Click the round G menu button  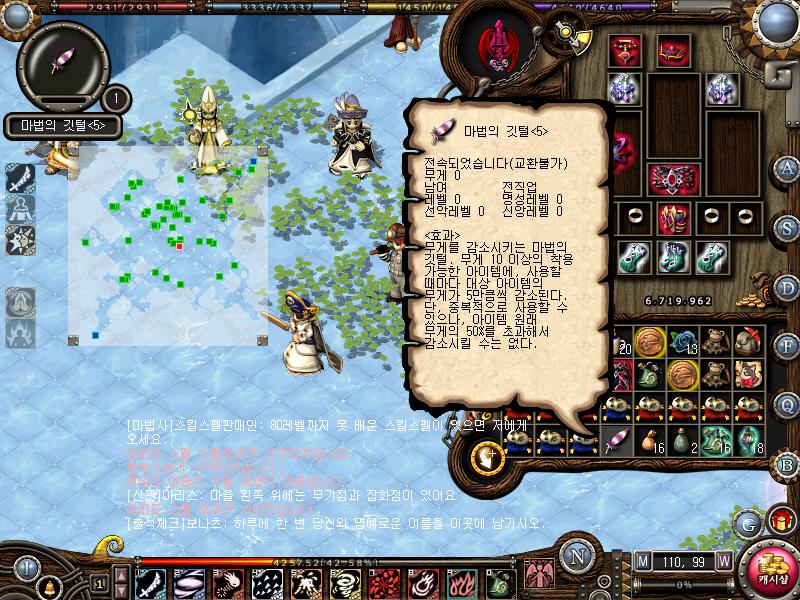pos(747,522)
